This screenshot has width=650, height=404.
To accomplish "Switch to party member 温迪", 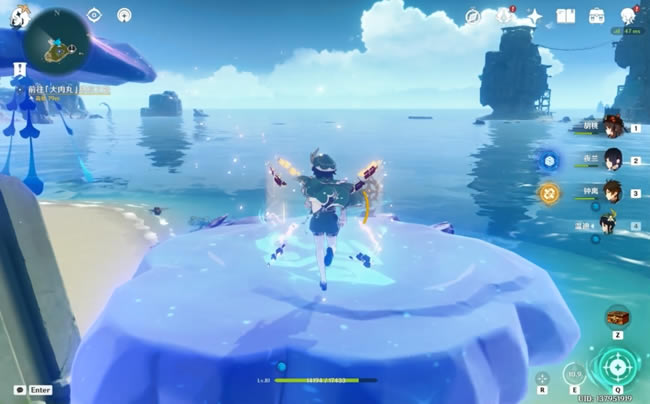I will click(609, 224).
